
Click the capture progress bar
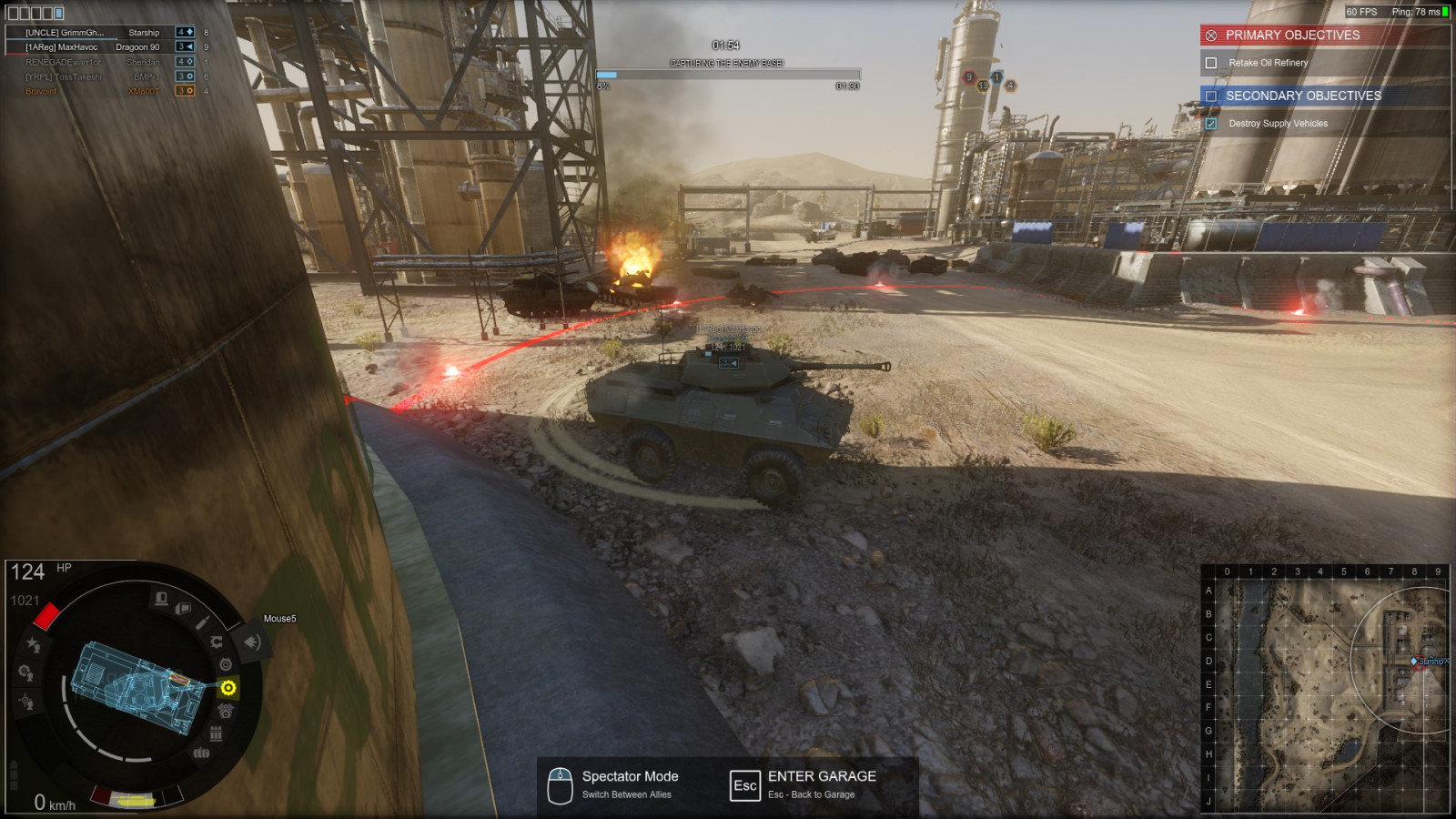[727, 75]
